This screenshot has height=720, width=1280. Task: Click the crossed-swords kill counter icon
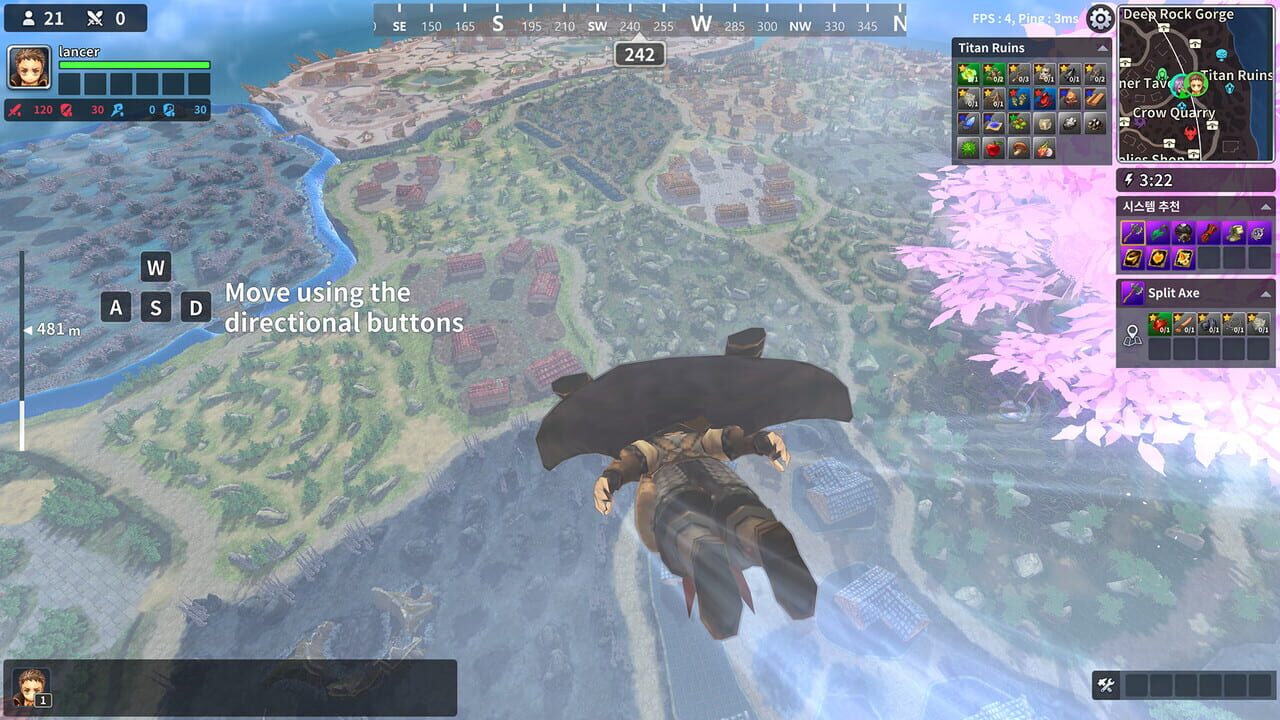95,18
